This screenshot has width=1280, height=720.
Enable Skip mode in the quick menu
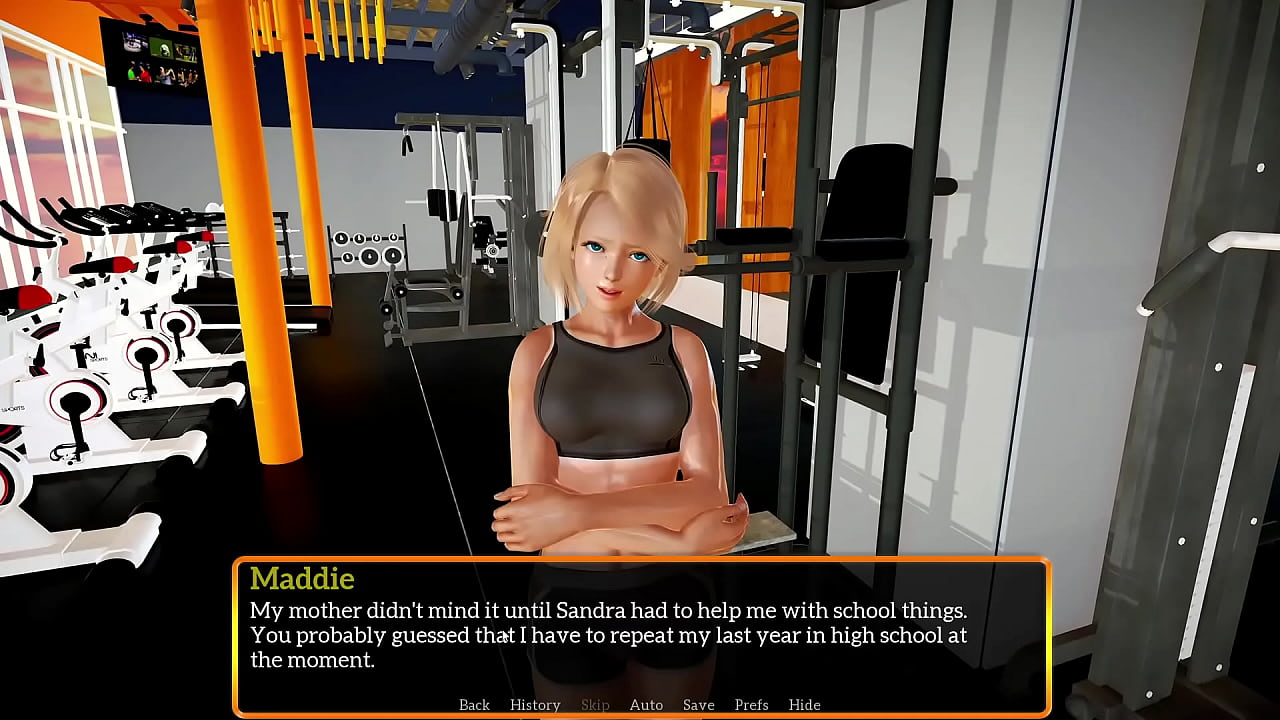[x=595, y=704]
